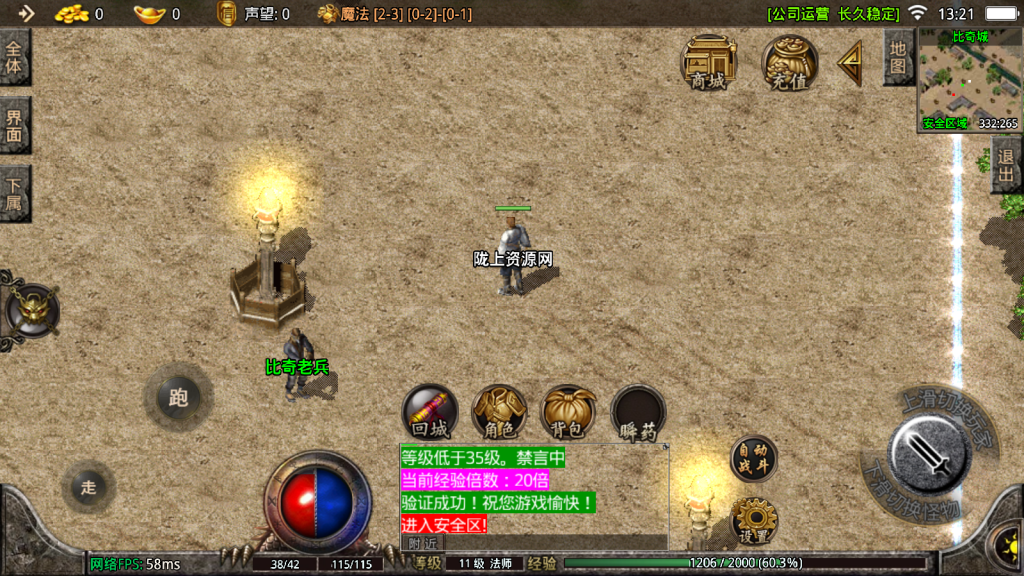Toggle the 跑 run button

pyautogui.click(x=178, y=398)
